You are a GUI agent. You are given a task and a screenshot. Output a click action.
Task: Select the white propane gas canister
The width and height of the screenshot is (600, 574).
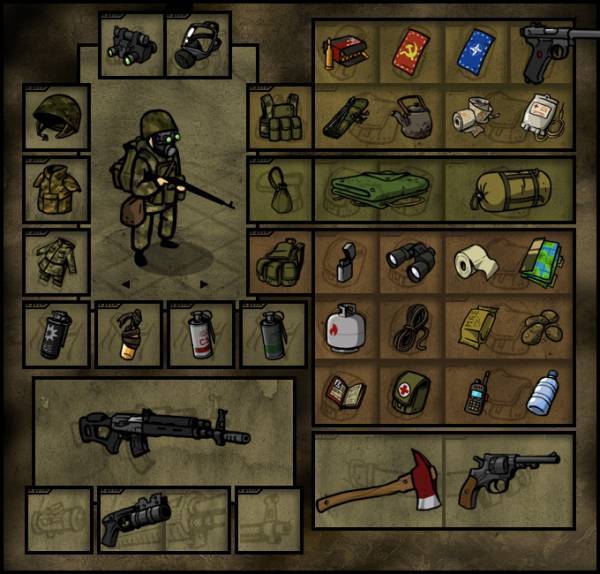point(345,328)
